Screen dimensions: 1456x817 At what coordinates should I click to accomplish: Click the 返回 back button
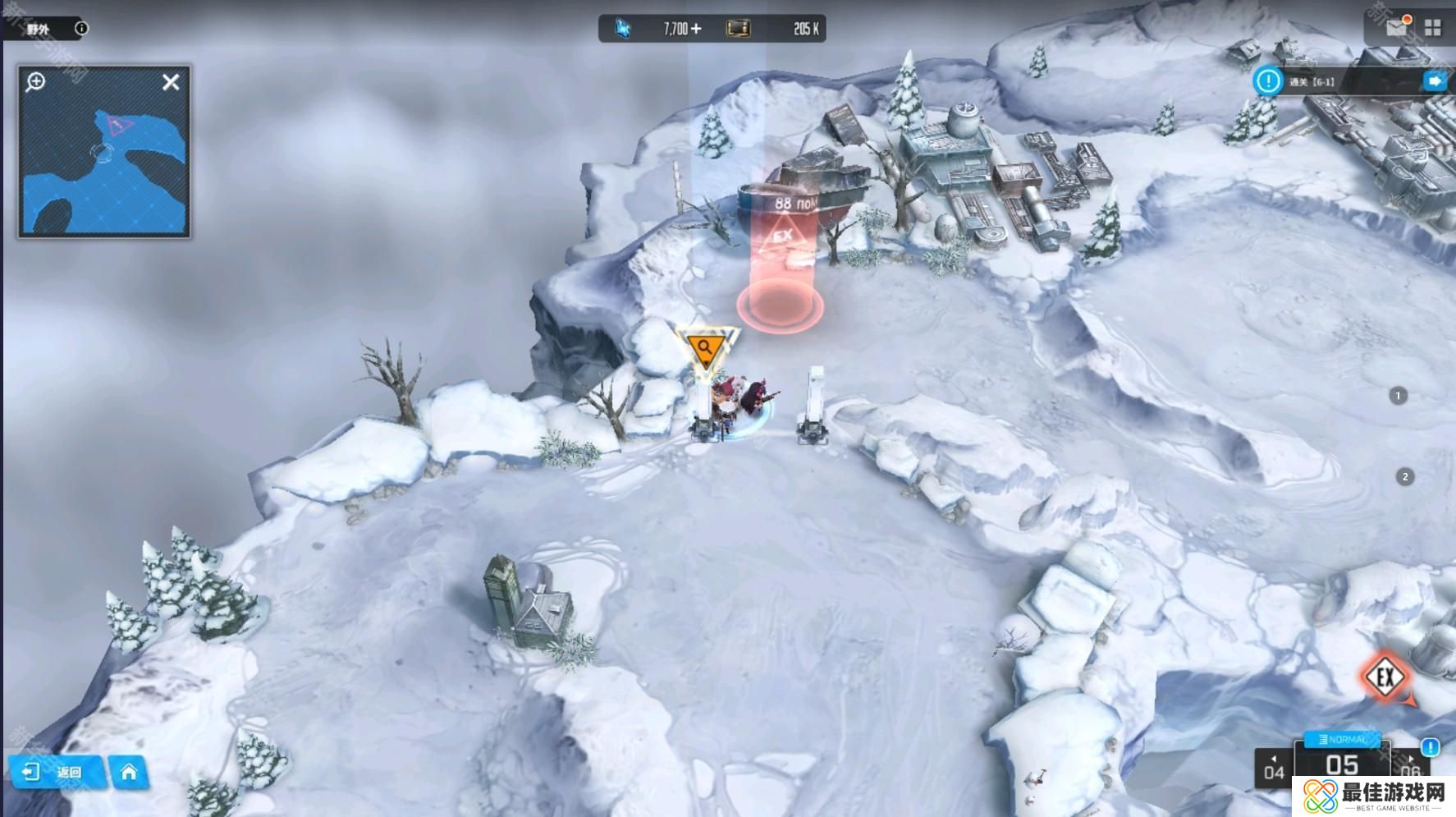(x=57, y=773)
